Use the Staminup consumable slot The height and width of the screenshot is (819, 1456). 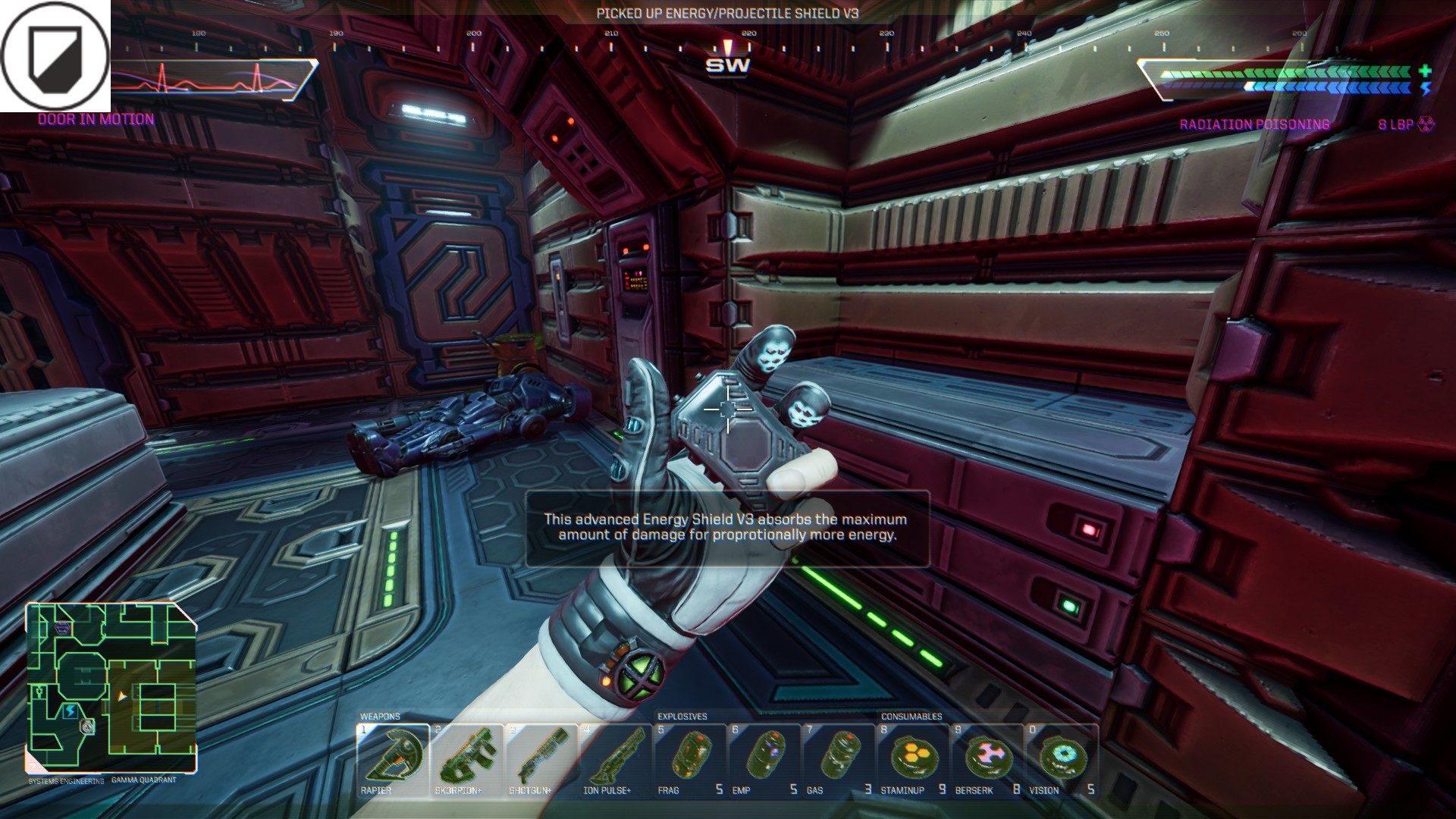tap(913, 761)
